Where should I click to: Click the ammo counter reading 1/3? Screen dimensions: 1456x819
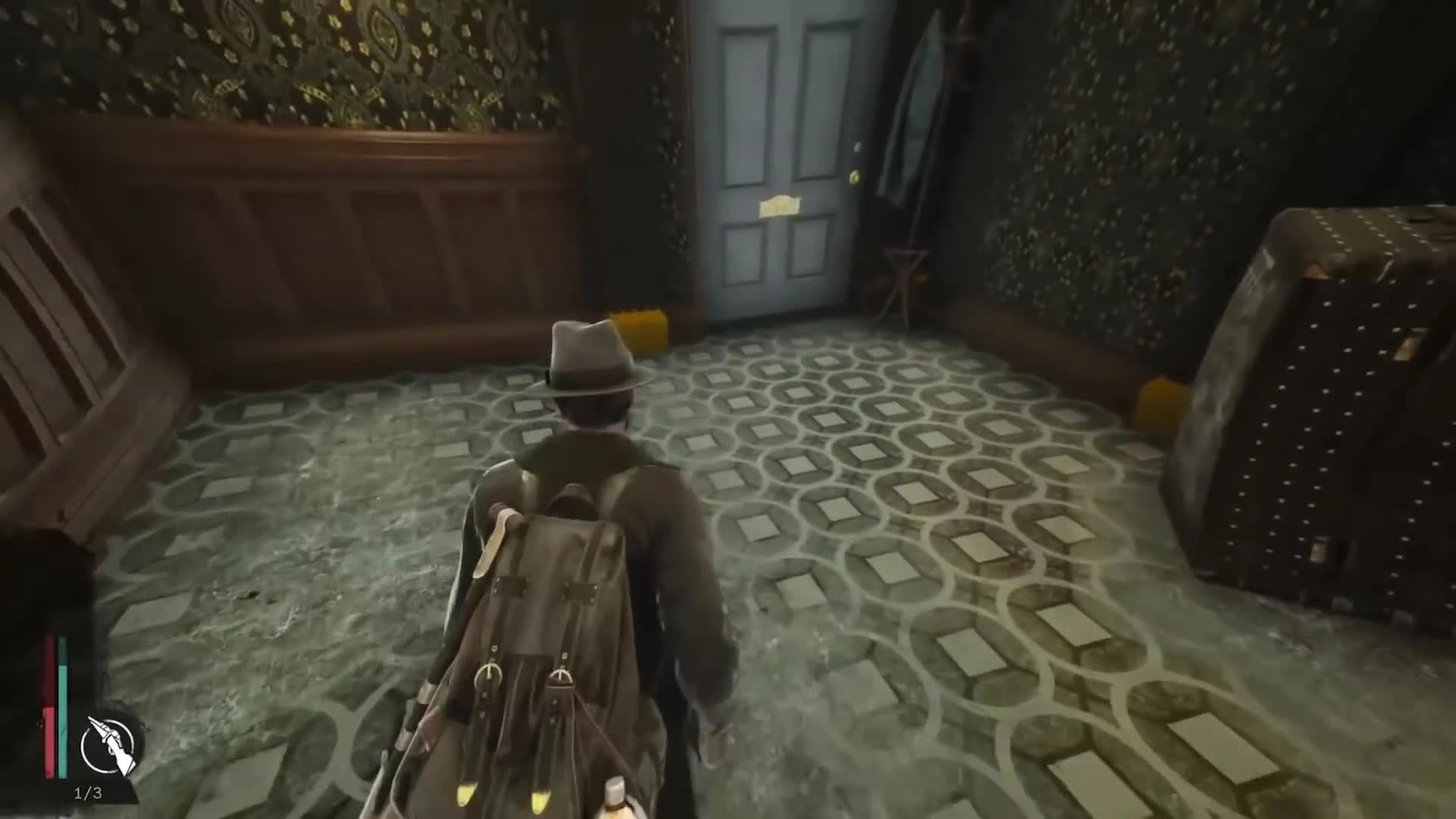point(89,792)
